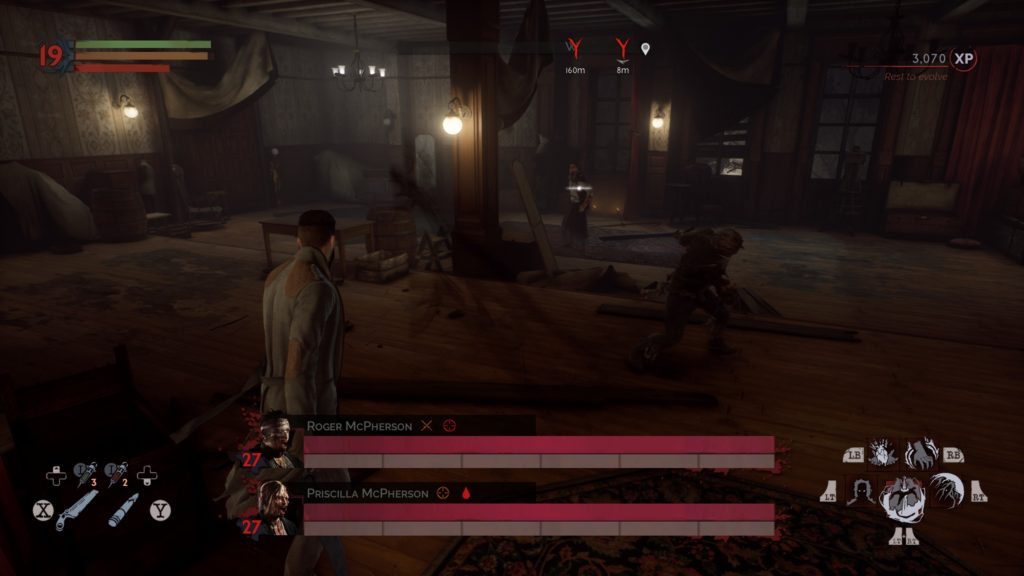The width and height of the screenshot is (1024, 576).
Task: Click the 160m objective compass marker
Action: (x=574, y=47)
